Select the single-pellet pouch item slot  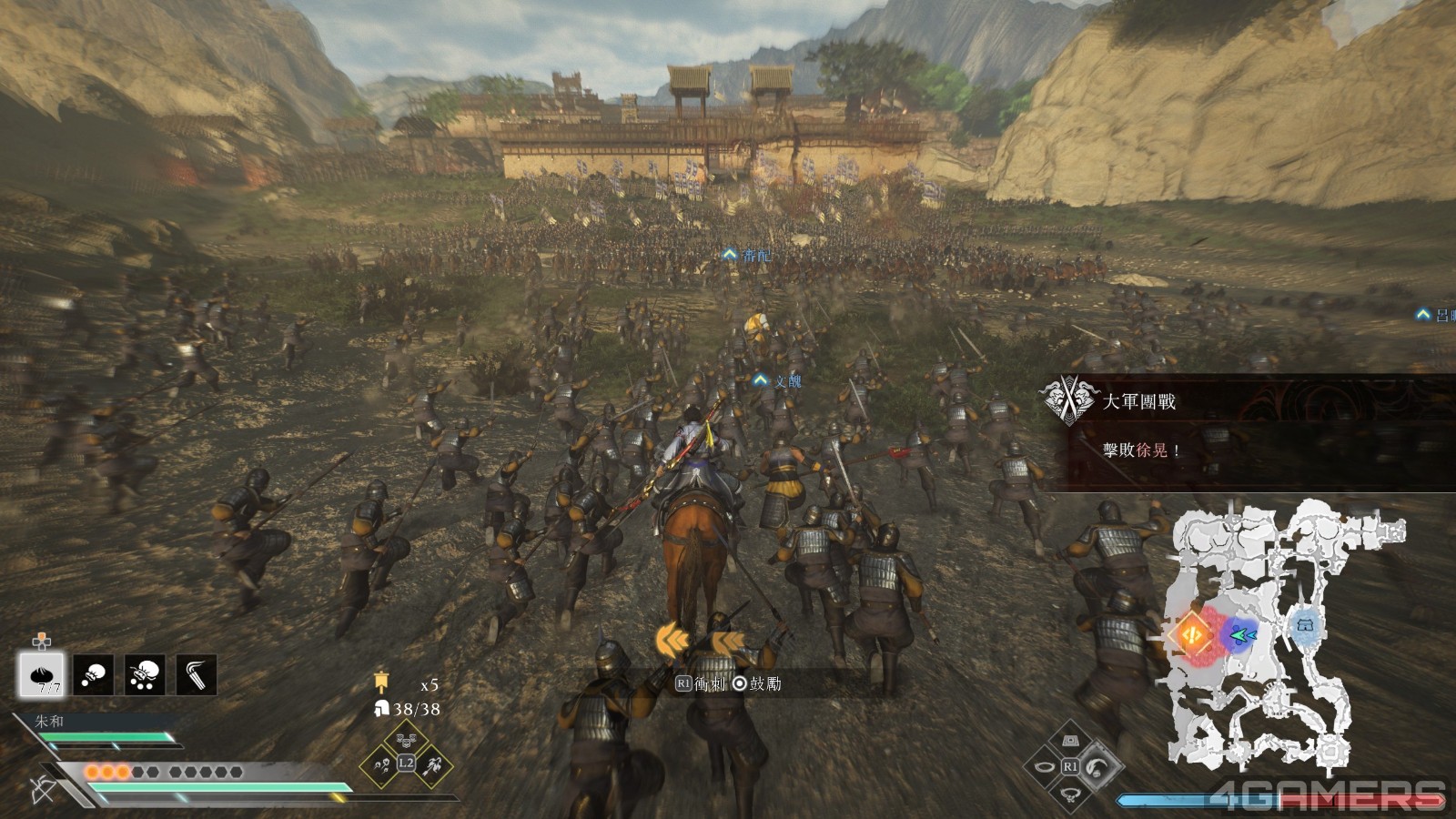pyautogui.click(x=94, y=674)
